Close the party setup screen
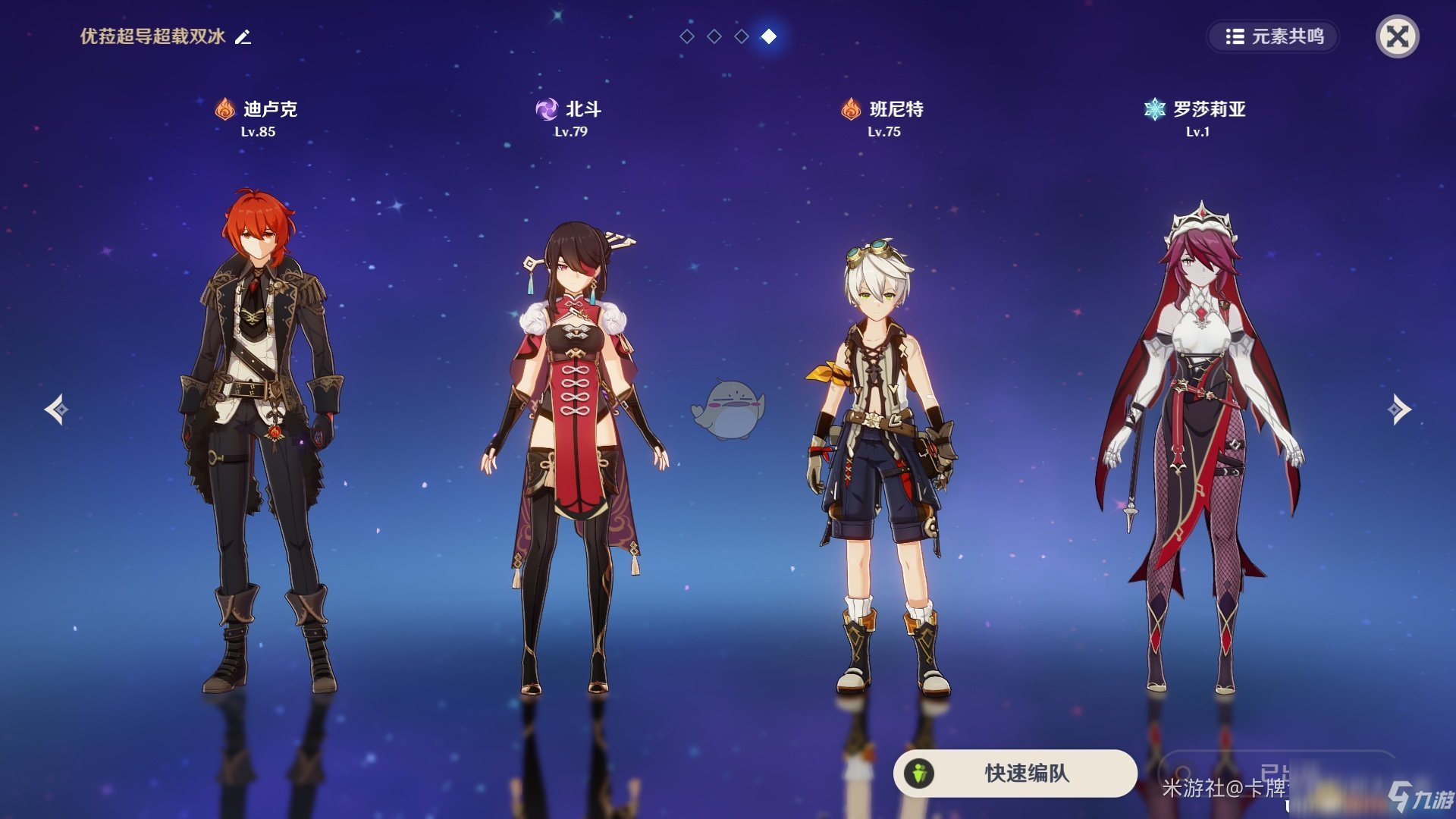This screenshot has width=1456, height=819. click(1397, 36)
